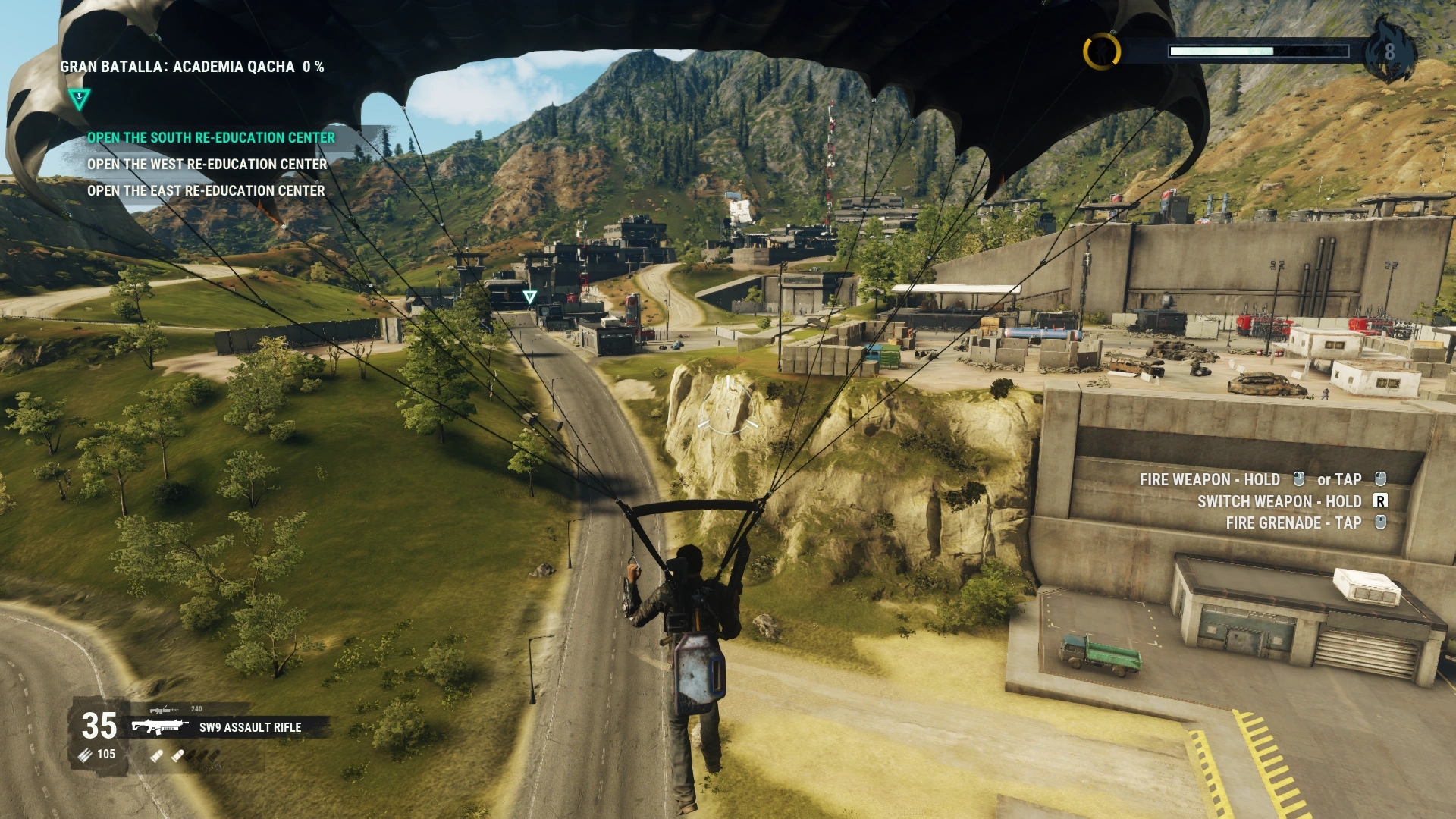The width and height of the screenshot is (1456, 819).
Task: Select the South Re-Education Center objective
Action: tap(211, 138)
